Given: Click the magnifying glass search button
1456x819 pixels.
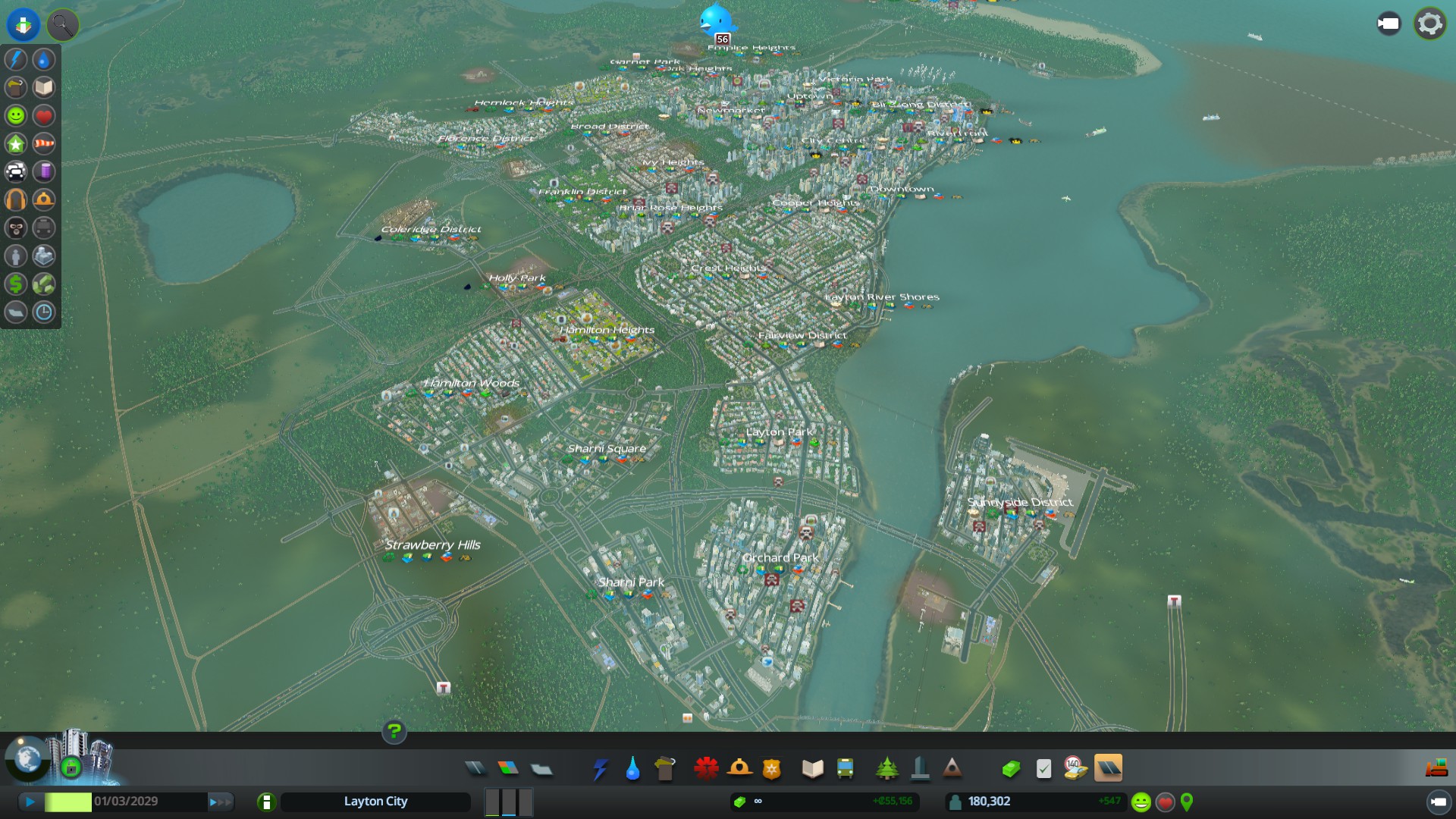Looking at the screenshot, I should click(62, 25).
